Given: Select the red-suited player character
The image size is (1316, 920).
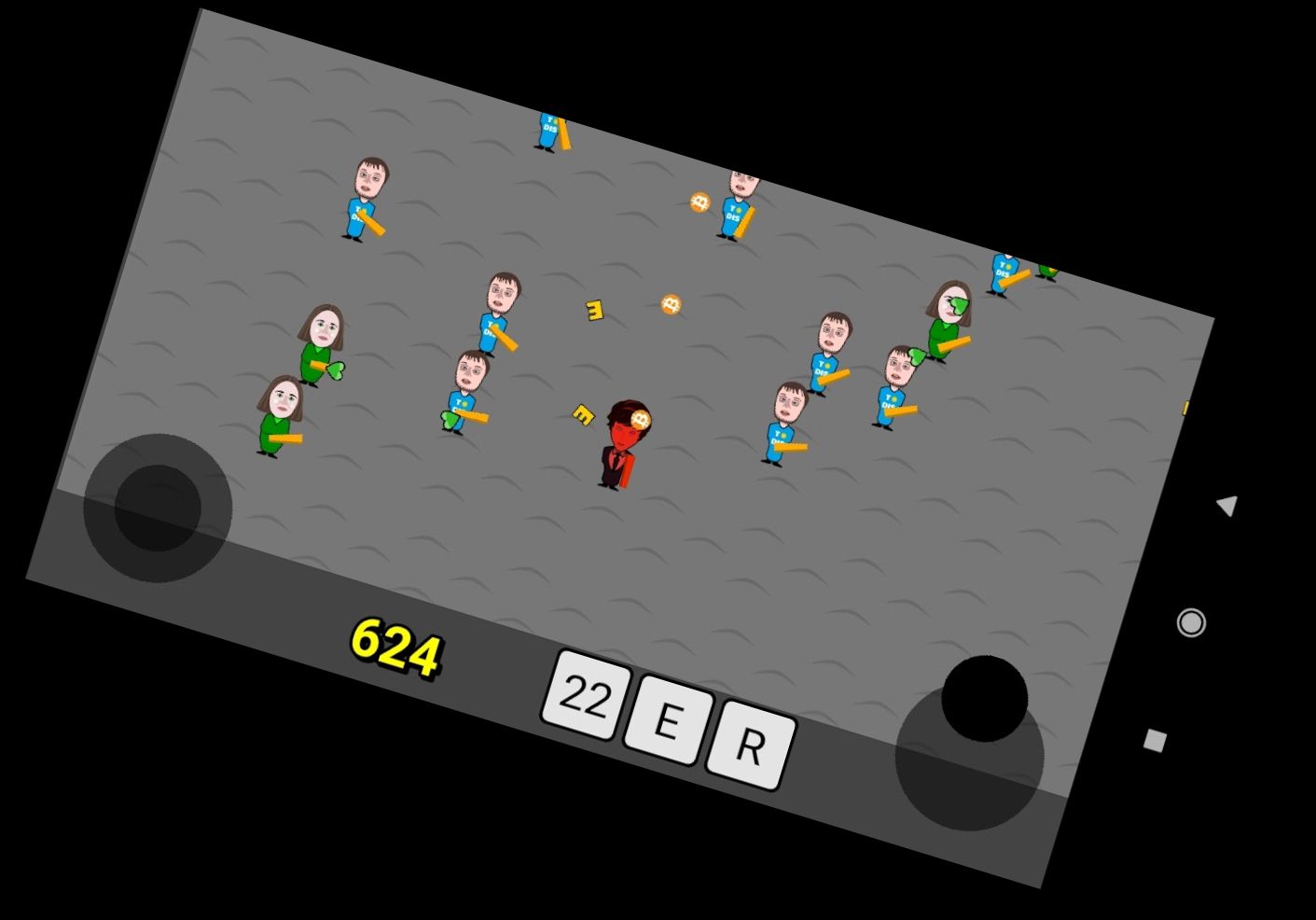Looking at the screenshot, I should [617, 453].
